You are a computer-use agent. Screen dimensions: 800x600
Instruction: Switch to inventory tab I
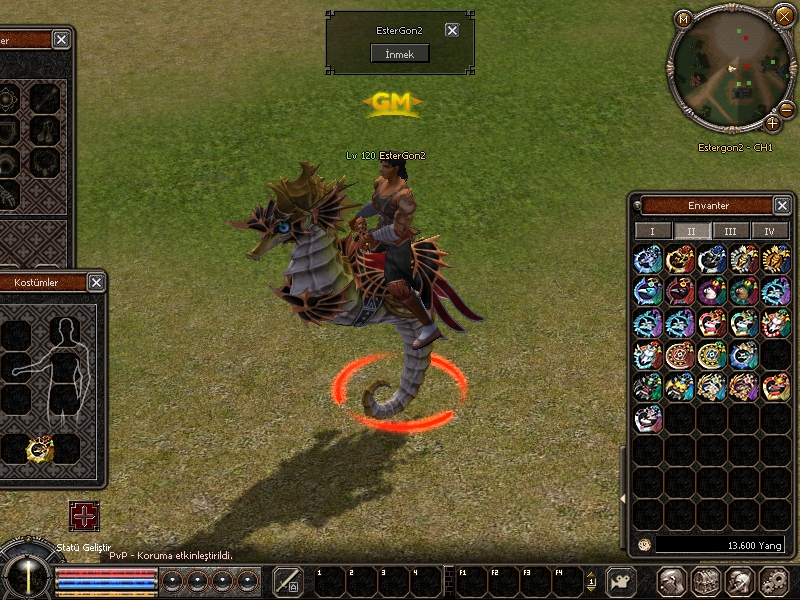[653, 231]
